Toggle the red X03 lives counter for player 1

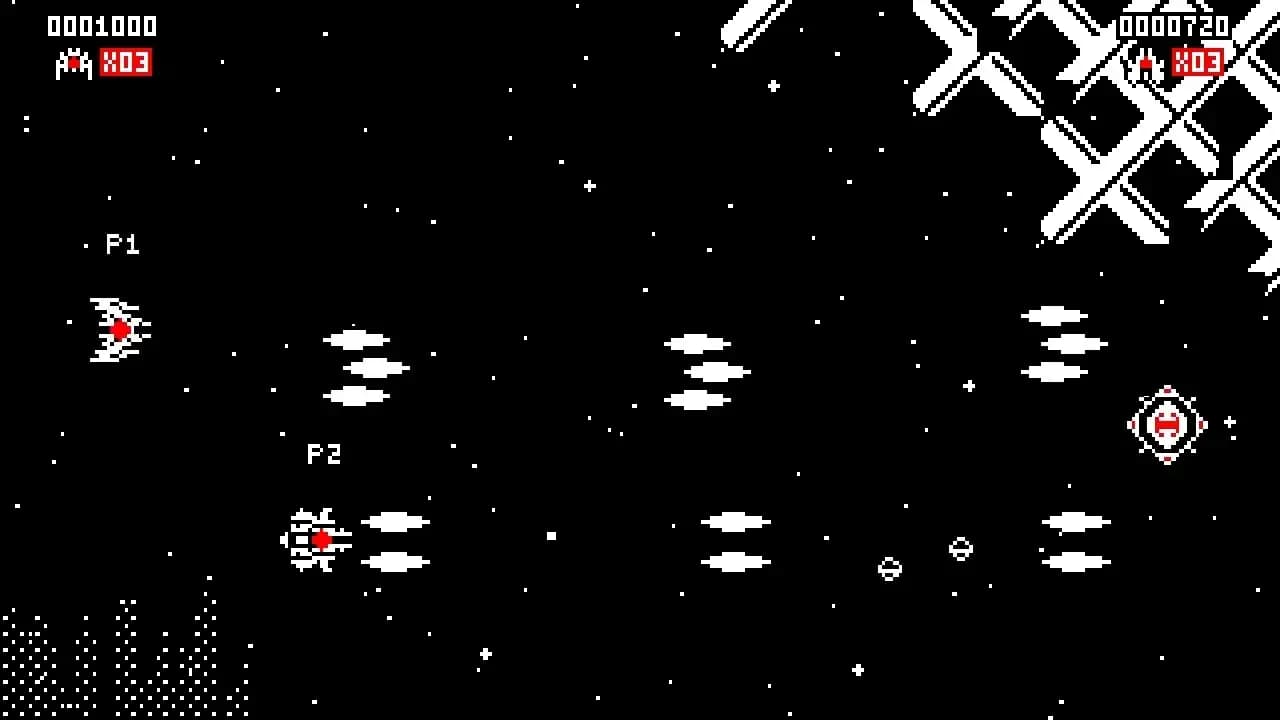pos(126,64)
